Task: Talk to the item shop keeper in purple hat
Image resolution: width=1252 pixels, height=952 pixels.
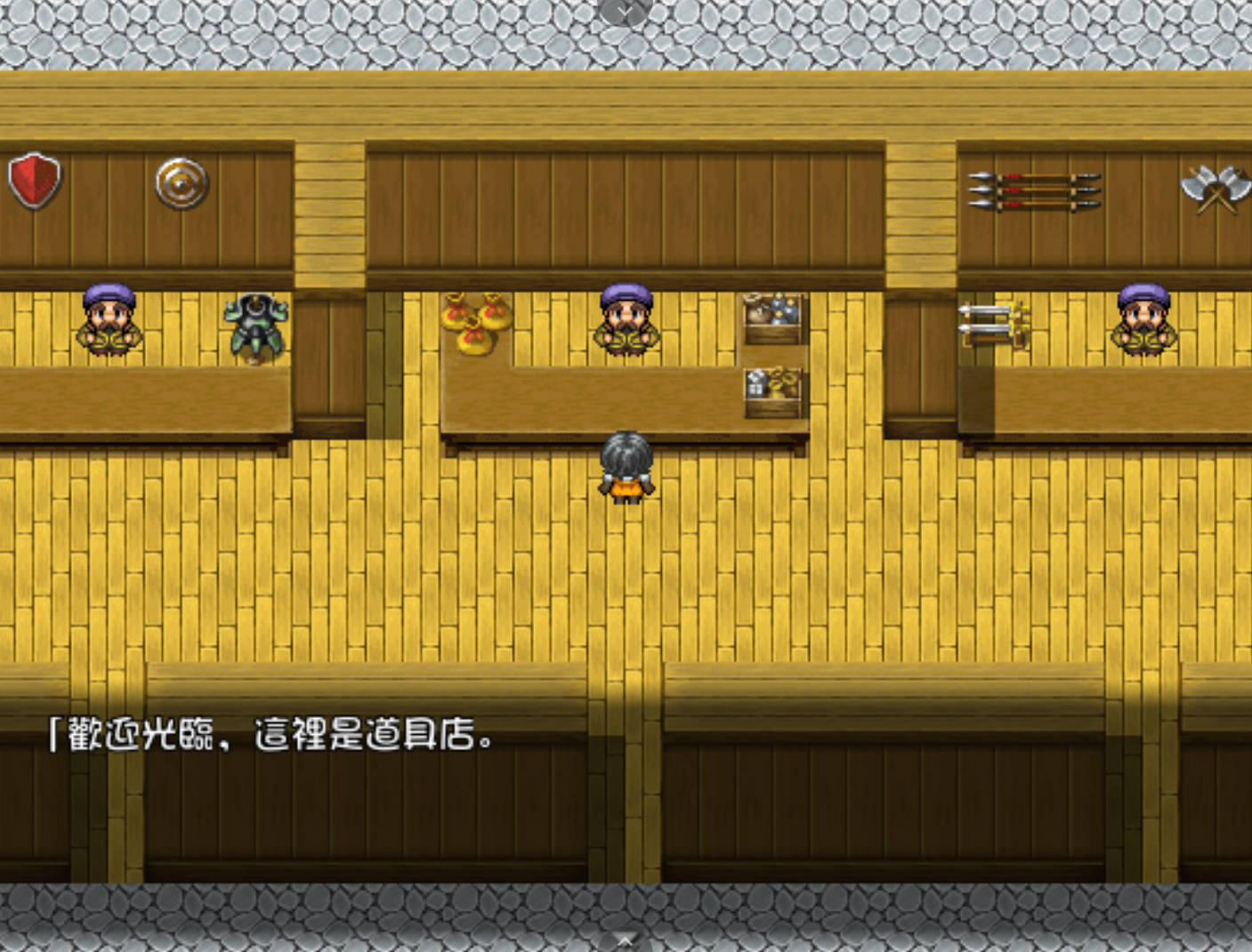Action: (x=626, y=320)
